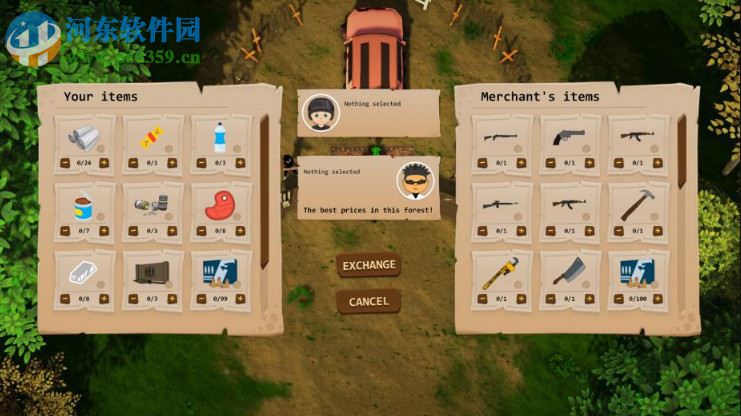
Task: Decrease the metal pipes quantity
Action: pos(63,163)
